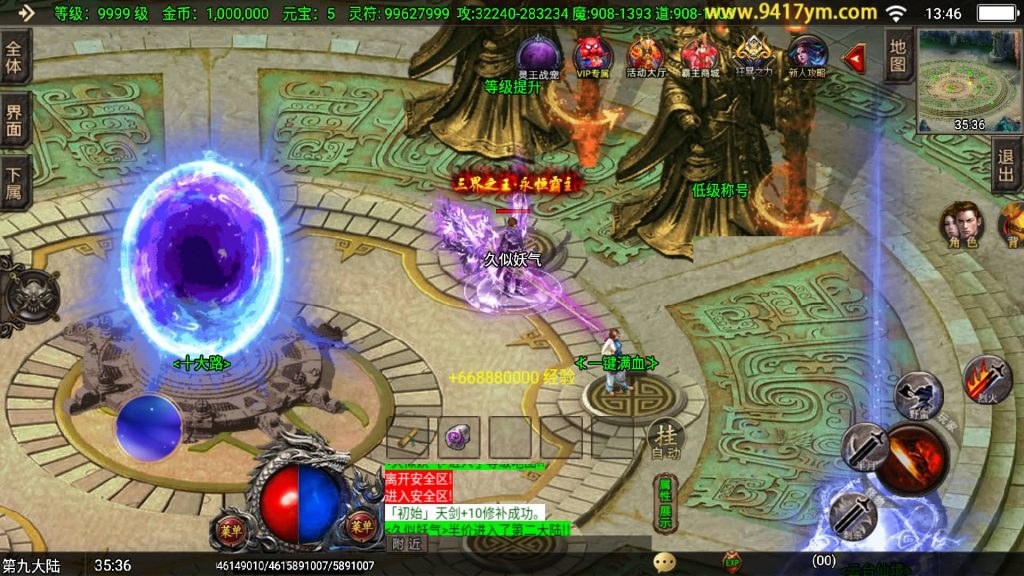1024x576 pixels.
Task: Open the 新人攻略 newcomer guide
Action: tap(807, 54)
